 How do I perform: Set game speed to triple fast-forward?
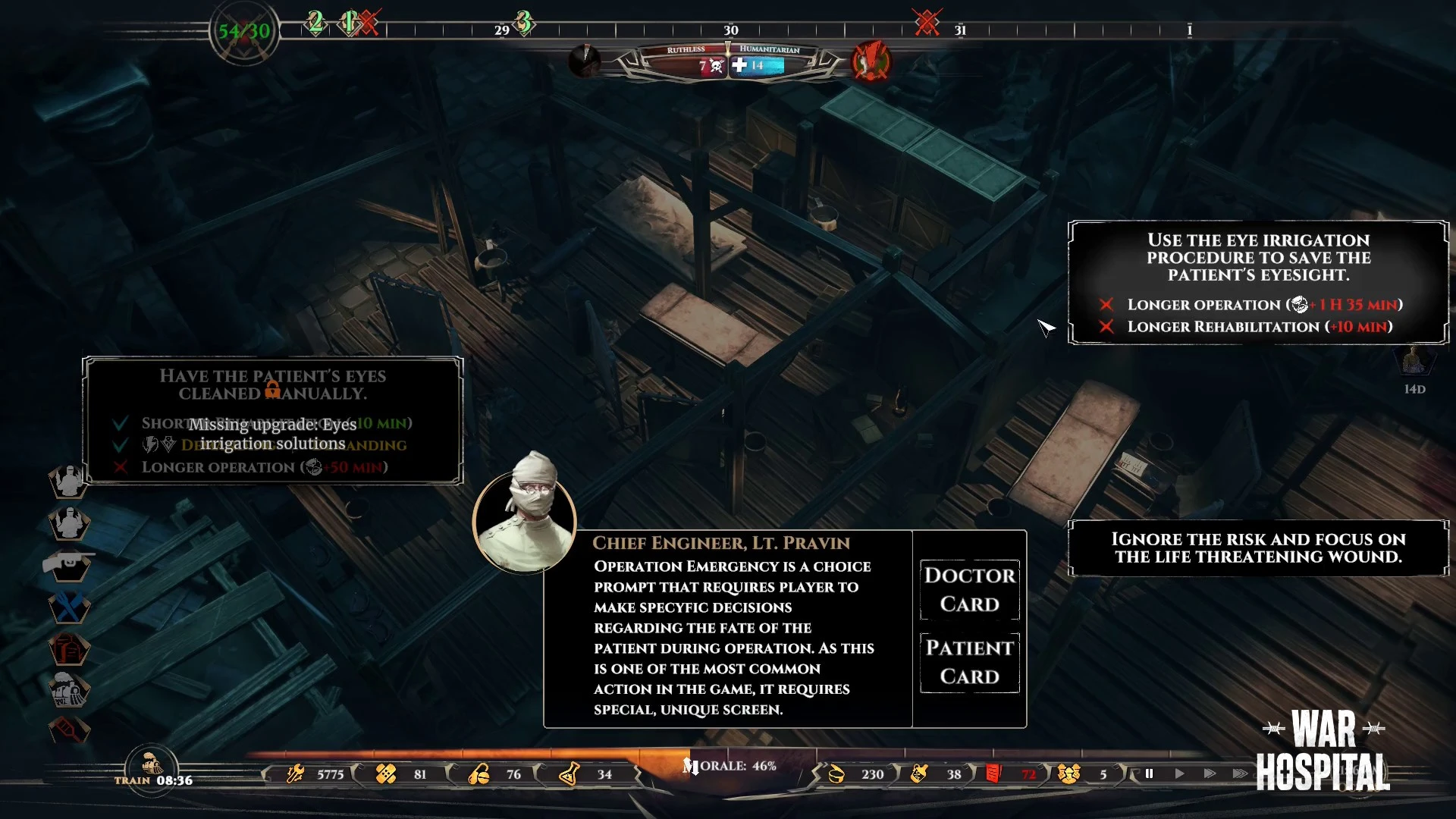(1240, 774)
